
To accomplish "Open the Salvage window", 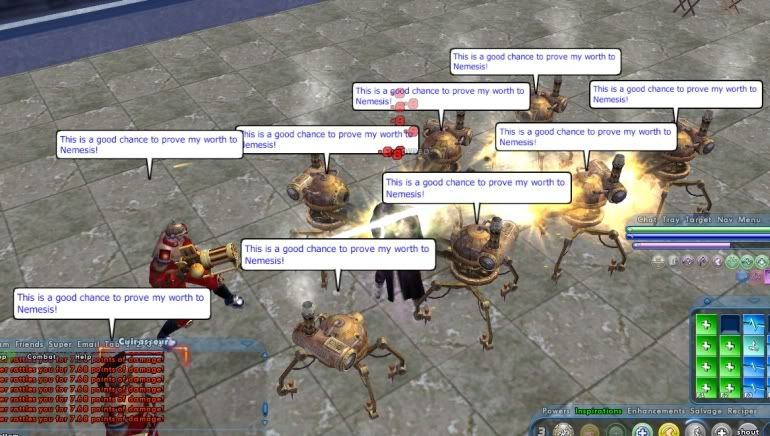I will pos(707,411).
